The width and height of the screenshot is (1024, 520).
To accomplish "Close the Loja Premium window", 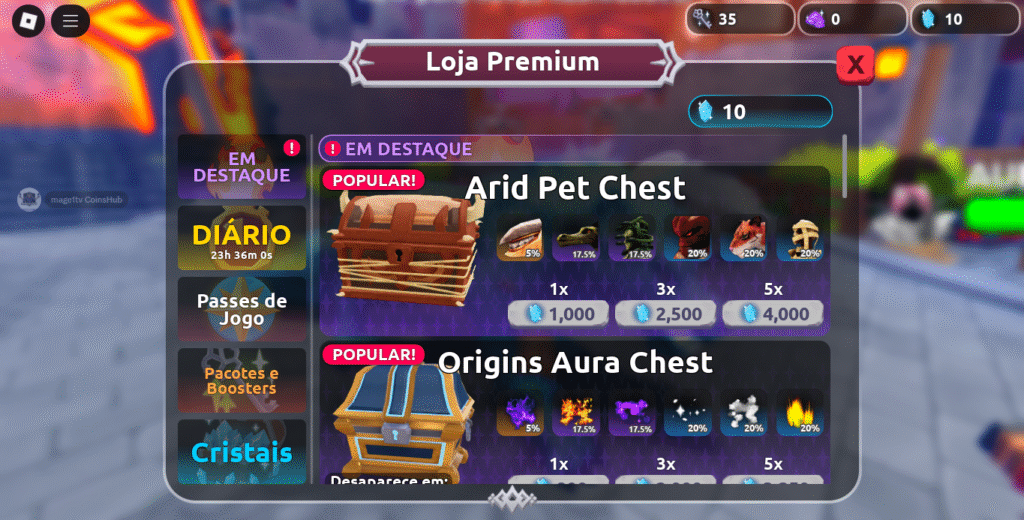I will pos(855,65).
